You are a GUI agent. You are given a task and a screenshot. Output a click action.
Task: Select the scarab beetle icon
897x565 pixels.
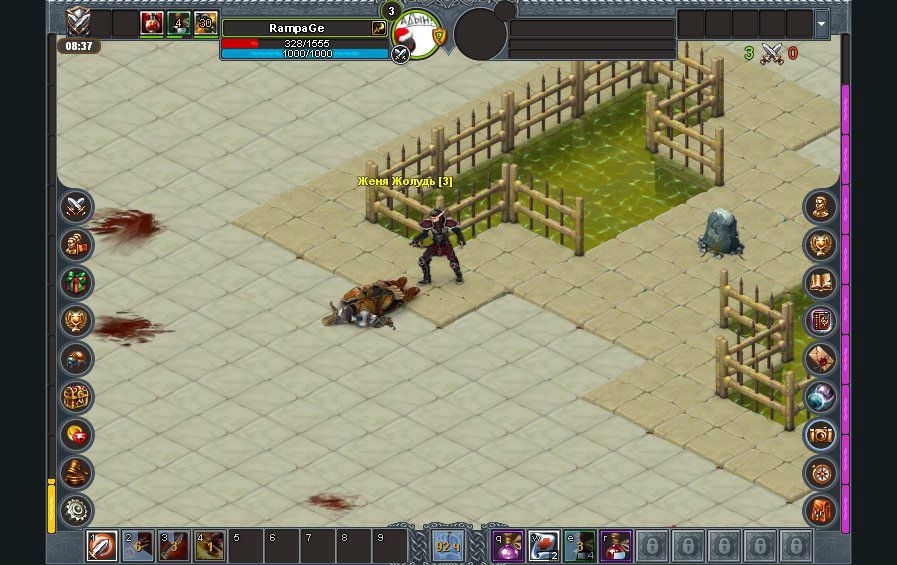click(x=76, y=359)
